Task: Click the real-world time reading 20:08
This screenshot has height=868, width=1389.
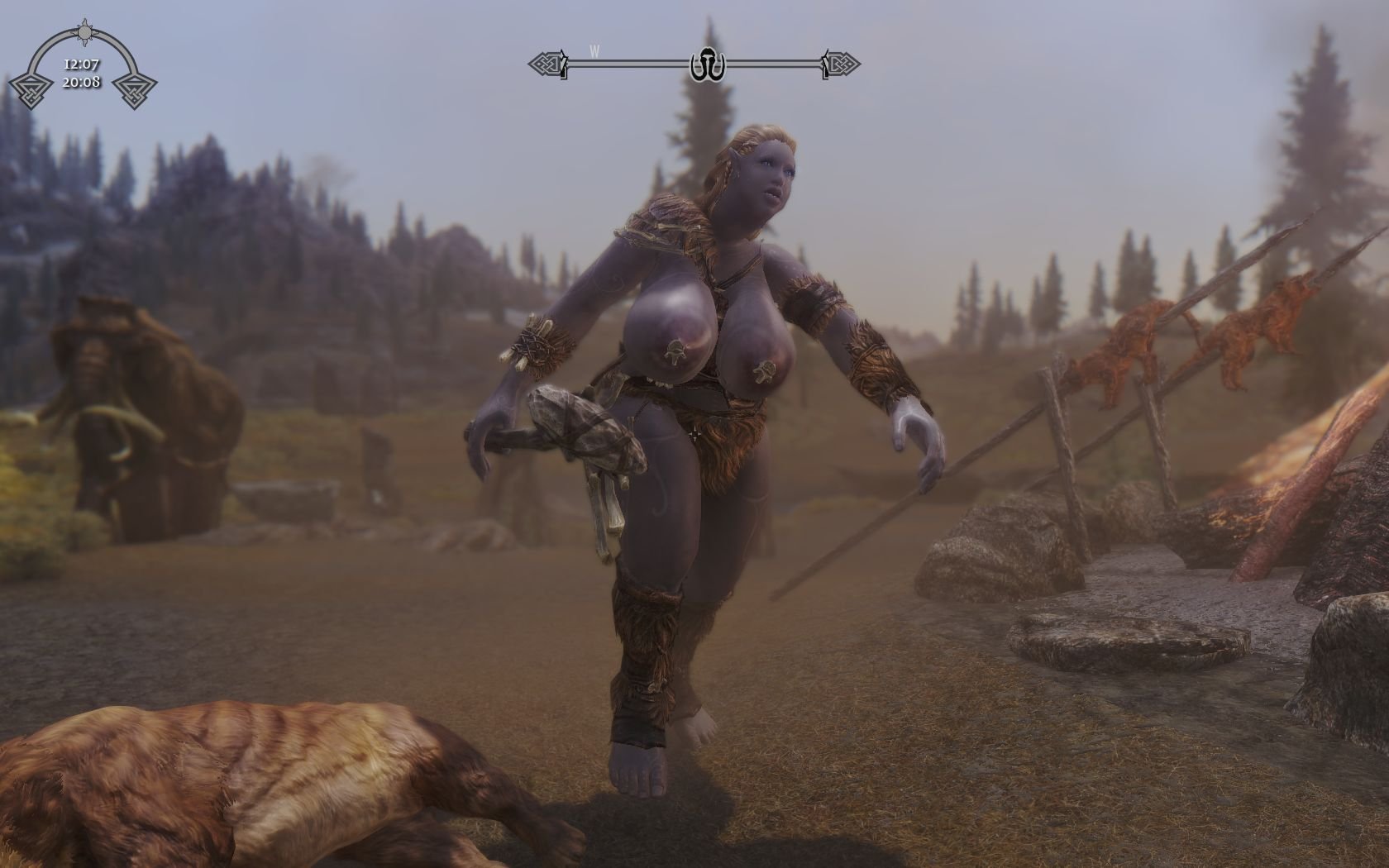Action: (x=83, y=82)
